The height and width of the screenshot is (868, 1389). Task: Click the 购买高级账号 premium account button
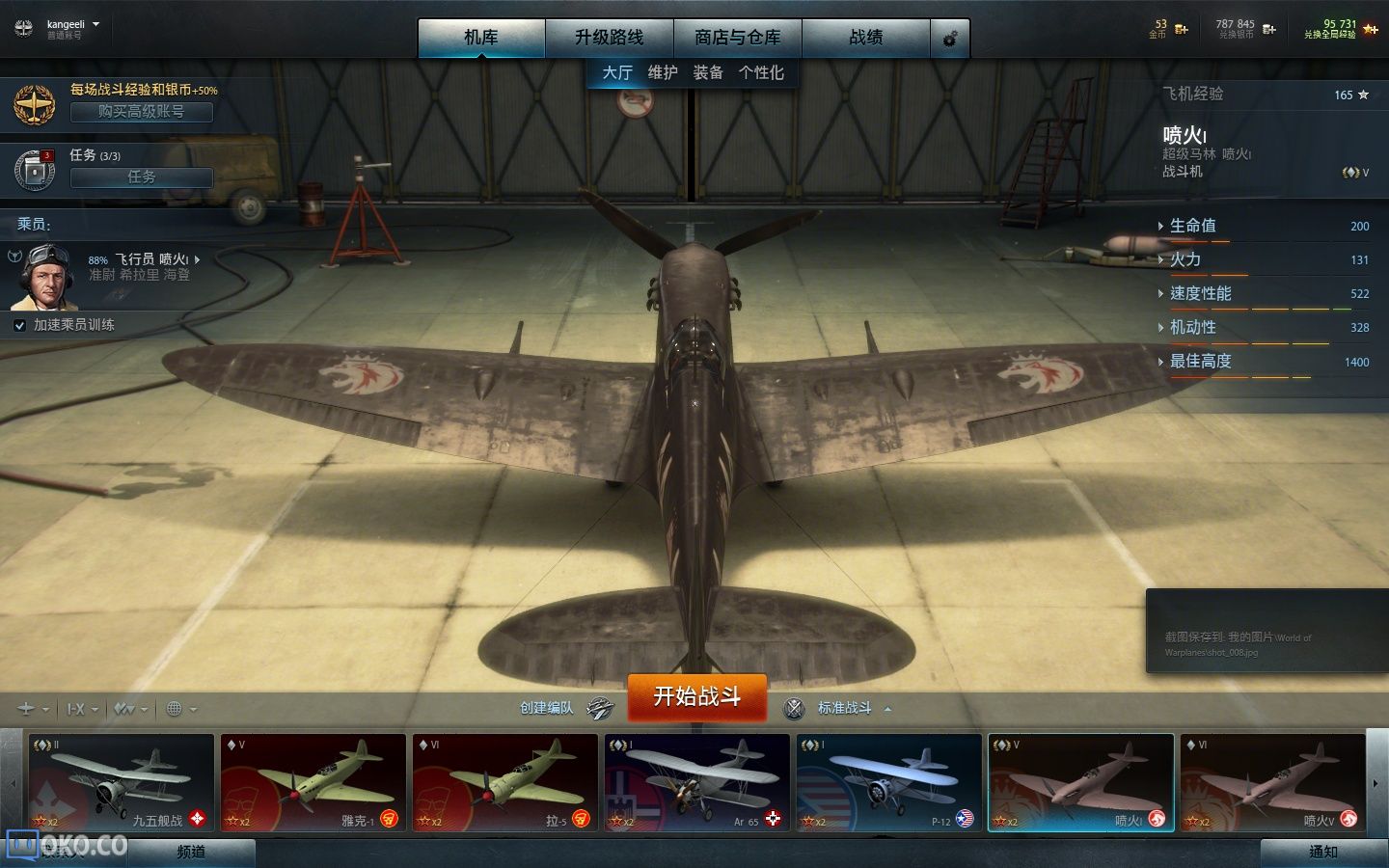[x=141, y=112]
